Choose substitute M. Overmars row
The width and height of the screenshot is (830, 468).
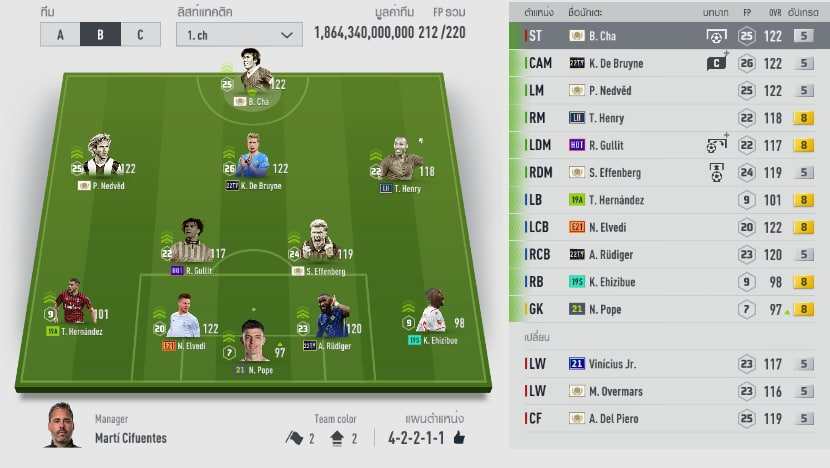[x=668, y=391]
